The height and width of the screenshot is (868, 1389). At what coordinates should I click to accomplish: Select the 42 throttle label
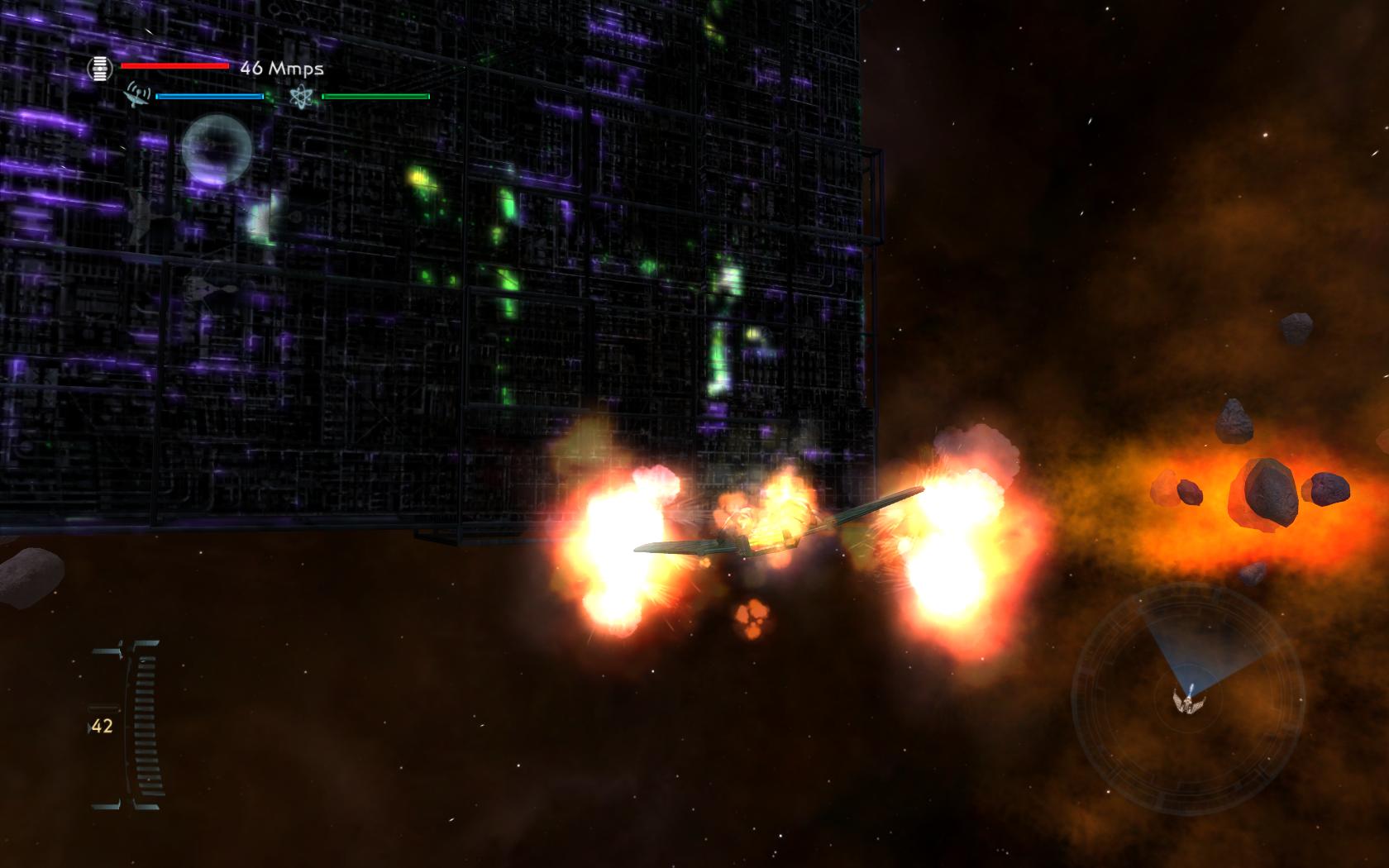[x=103, y=727]
